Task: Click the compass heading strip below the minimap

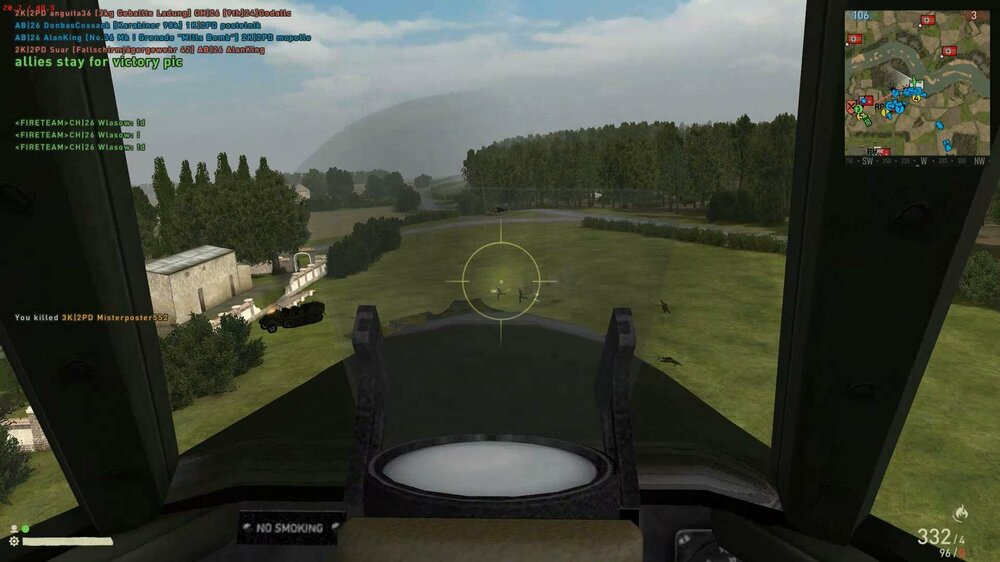Action: [917, 160]
